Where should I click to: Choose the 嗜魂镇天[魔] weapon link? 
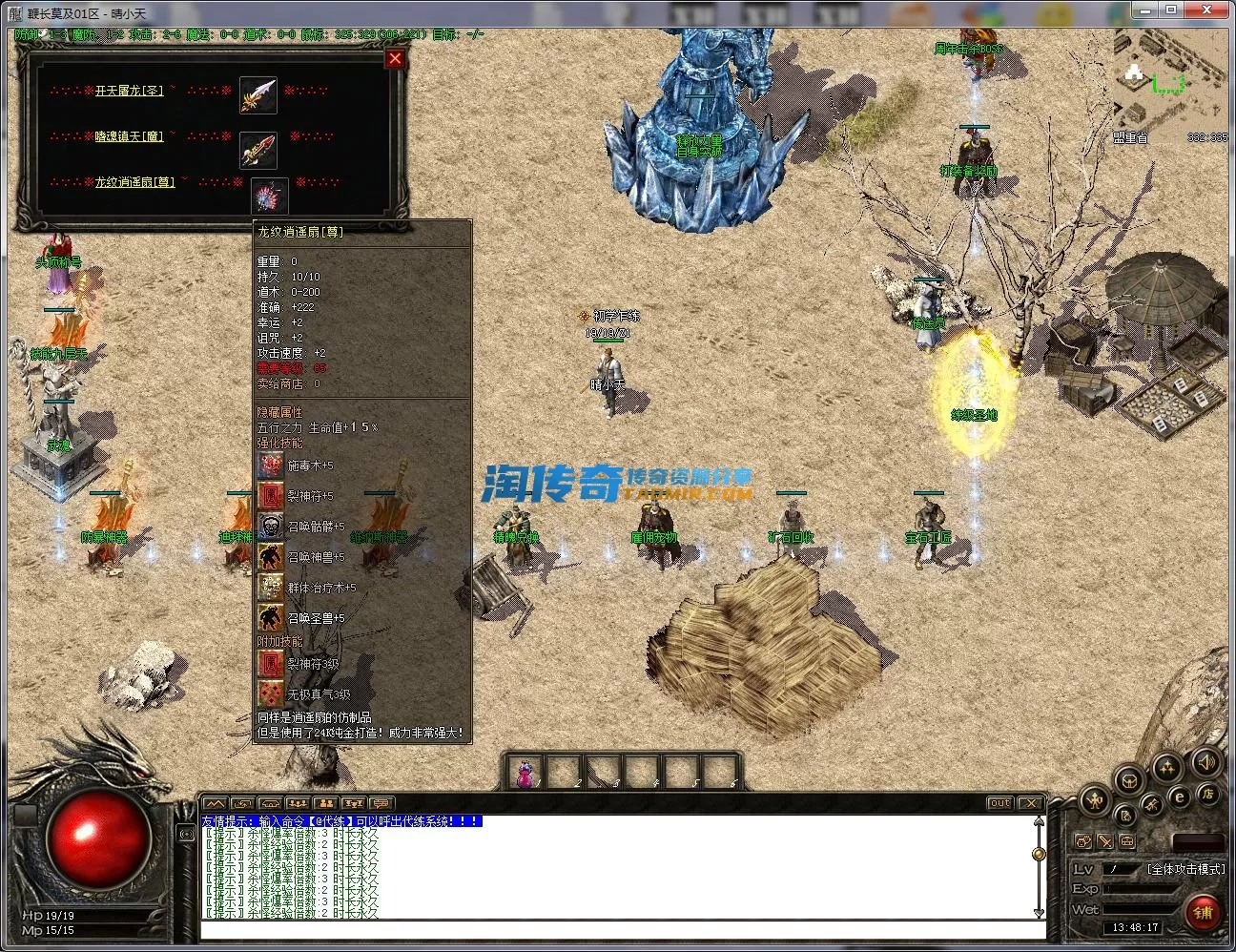point(129,136)
